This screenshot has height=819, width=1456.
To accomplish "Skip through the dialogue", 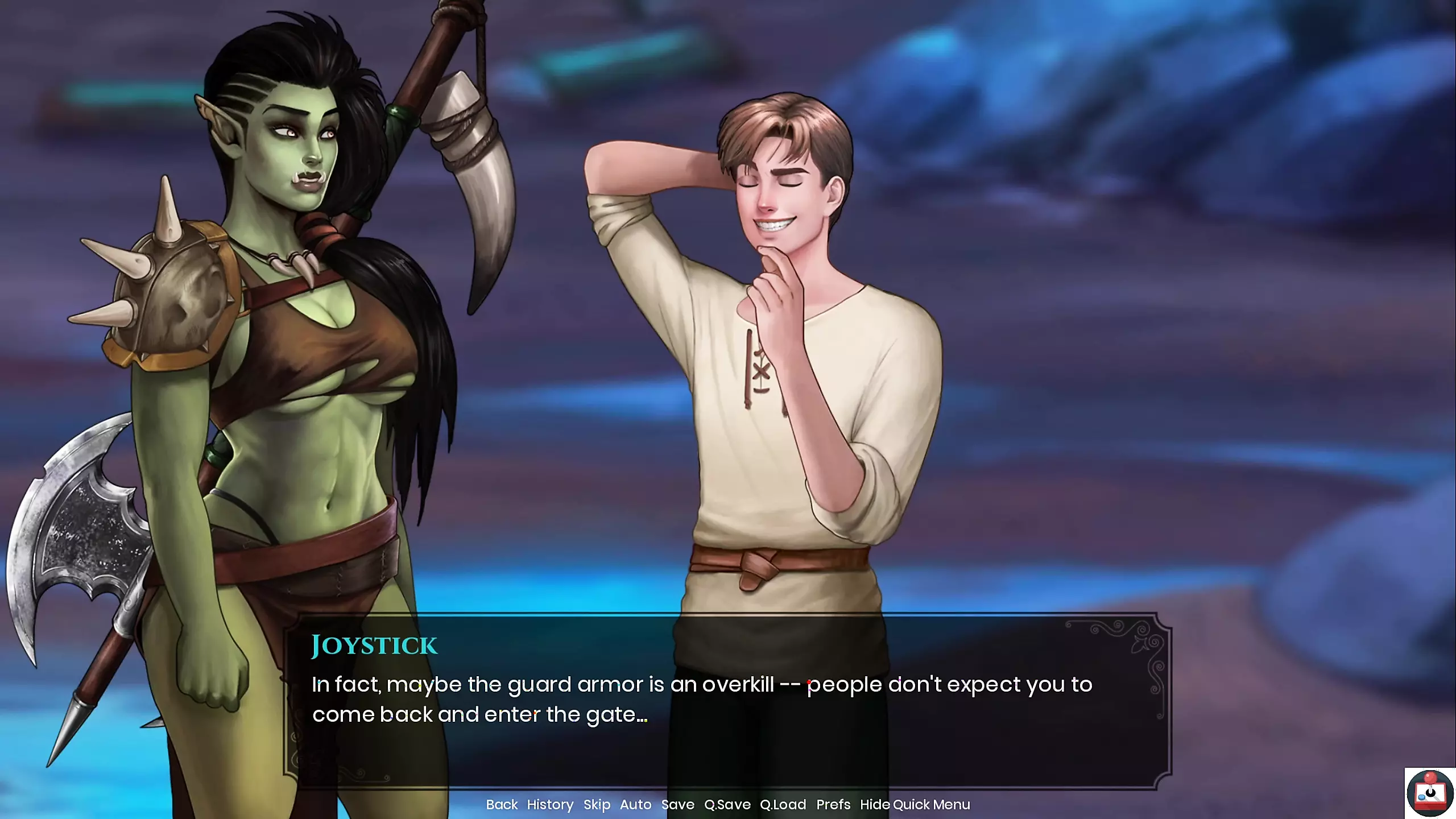I will [x=597, y=804].
